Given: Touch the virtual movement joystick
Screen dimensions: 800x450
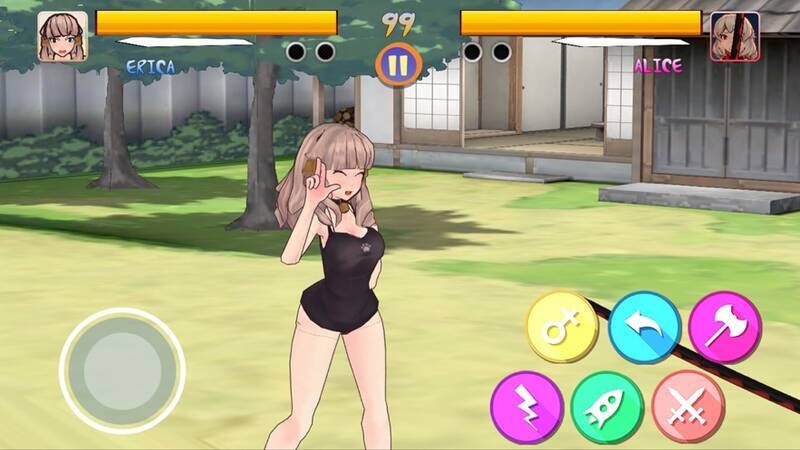Looking at the screenshot, I should coord(122,370).
